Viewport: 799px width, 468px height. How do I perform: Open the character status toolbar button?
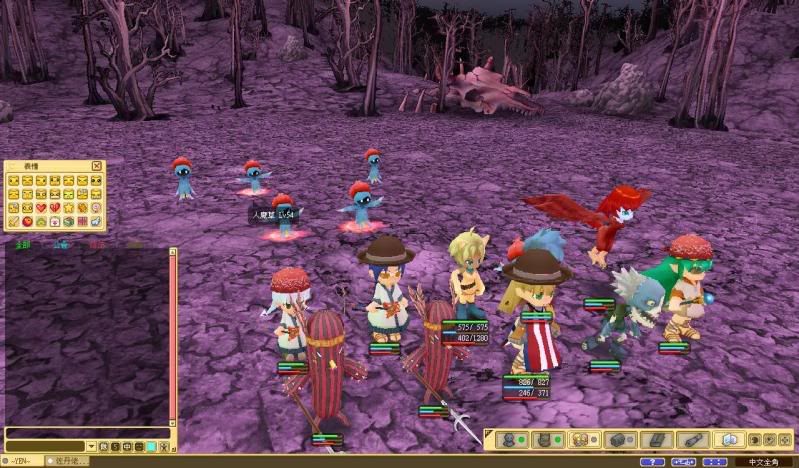507,439
